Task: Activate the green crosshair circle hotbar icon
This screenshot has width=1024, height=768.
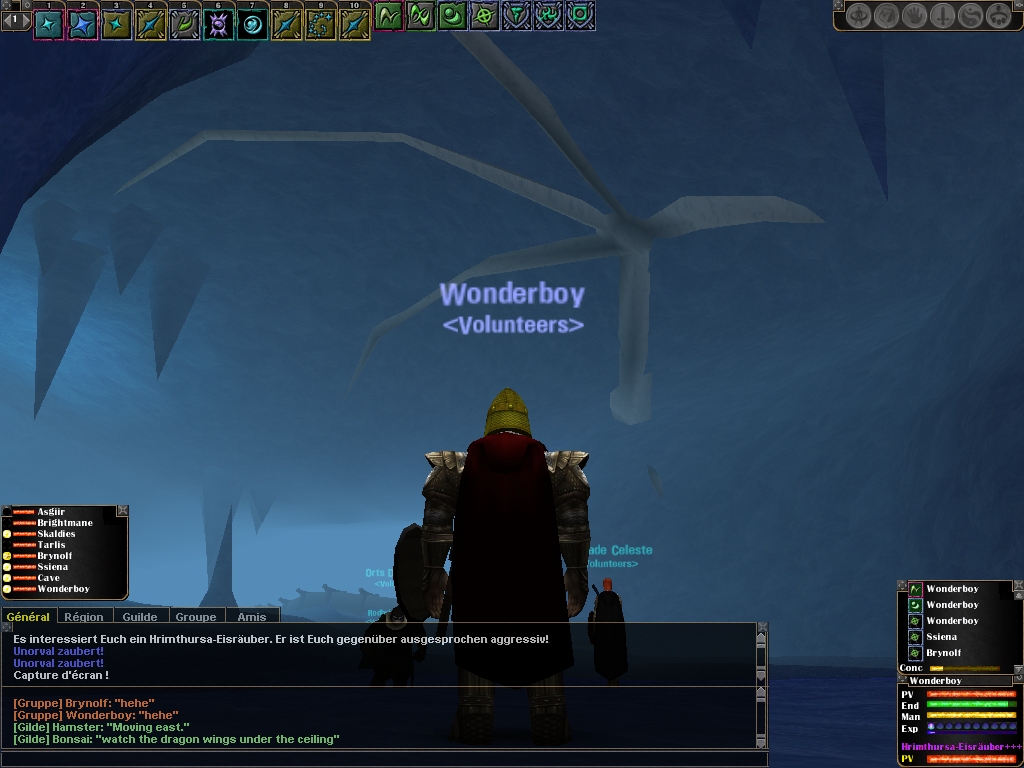Action: [485, 16]
